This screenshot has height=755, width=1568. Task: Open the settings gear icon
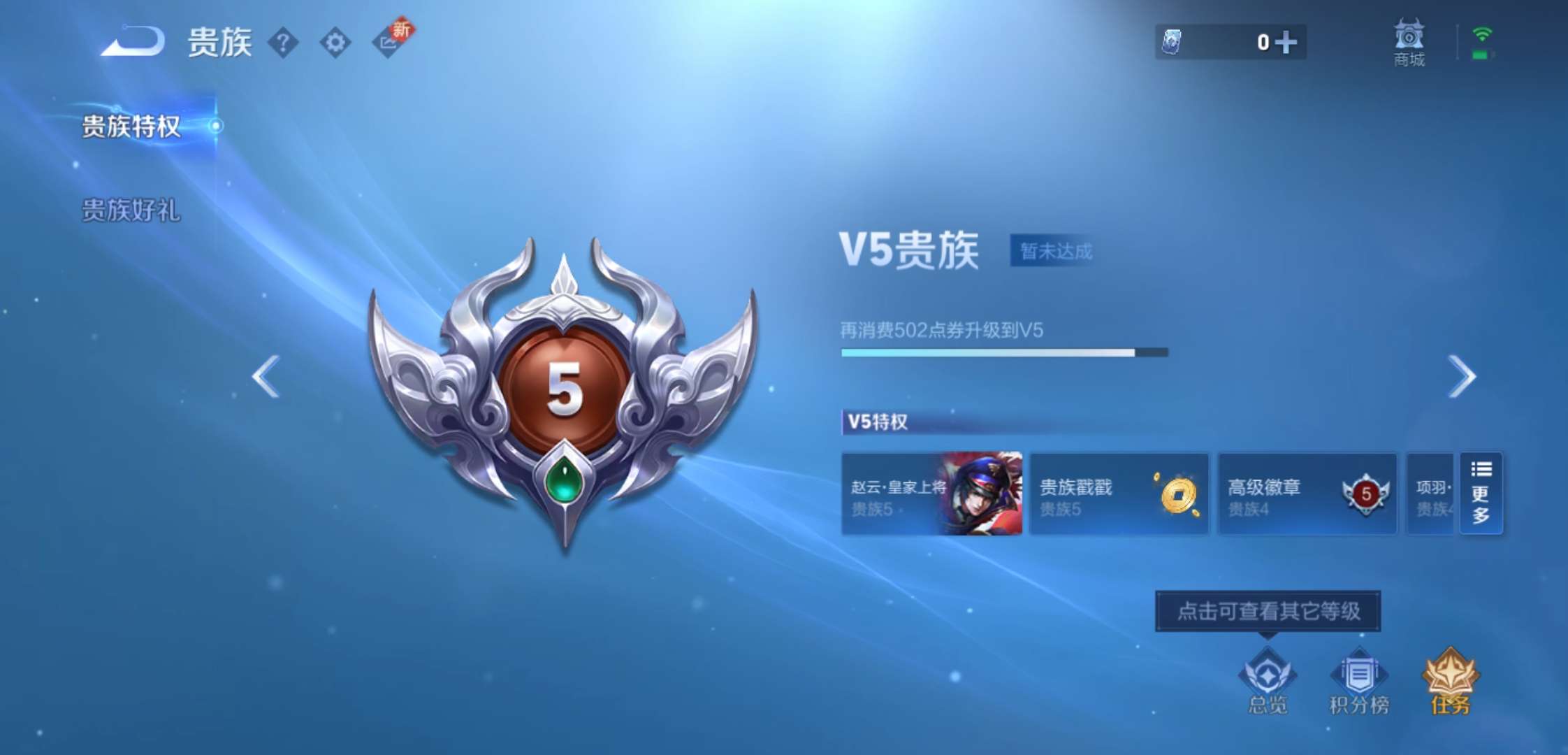[335, 41]
